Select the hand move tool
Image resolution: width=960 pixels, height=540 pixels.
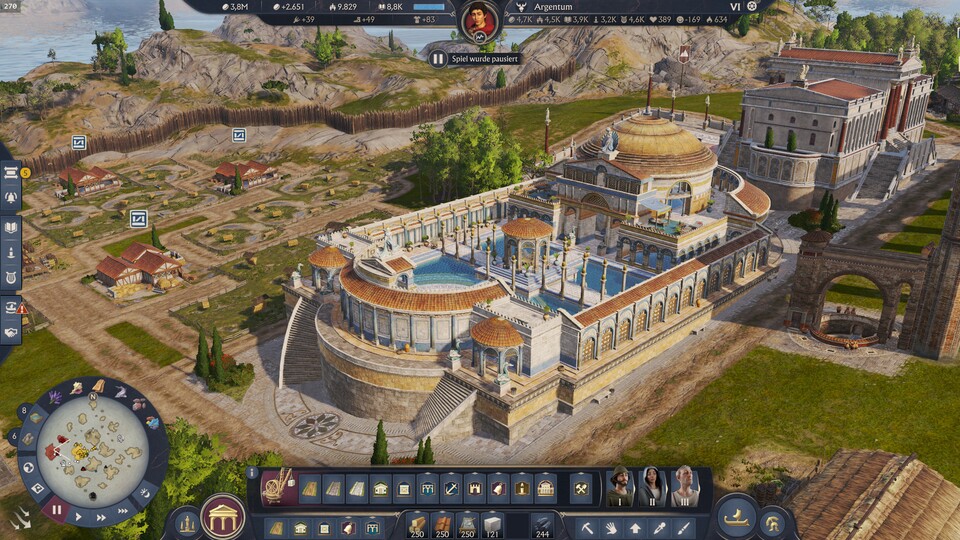tap(611, 527)
